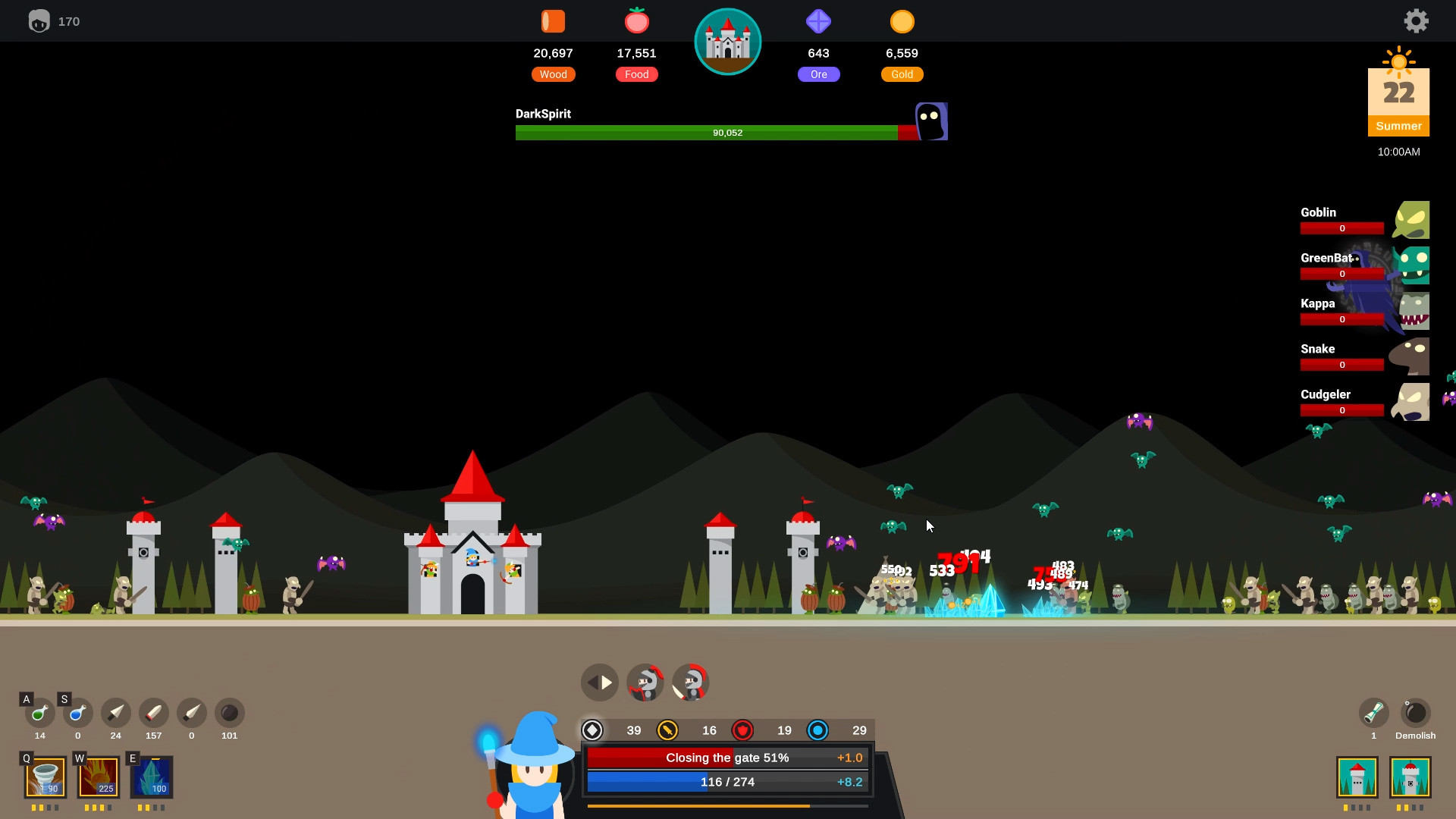This screenshot has height=819, width=1456.
Task: Toggle the wizard facing direction arrows
Action: pos(599,682)
